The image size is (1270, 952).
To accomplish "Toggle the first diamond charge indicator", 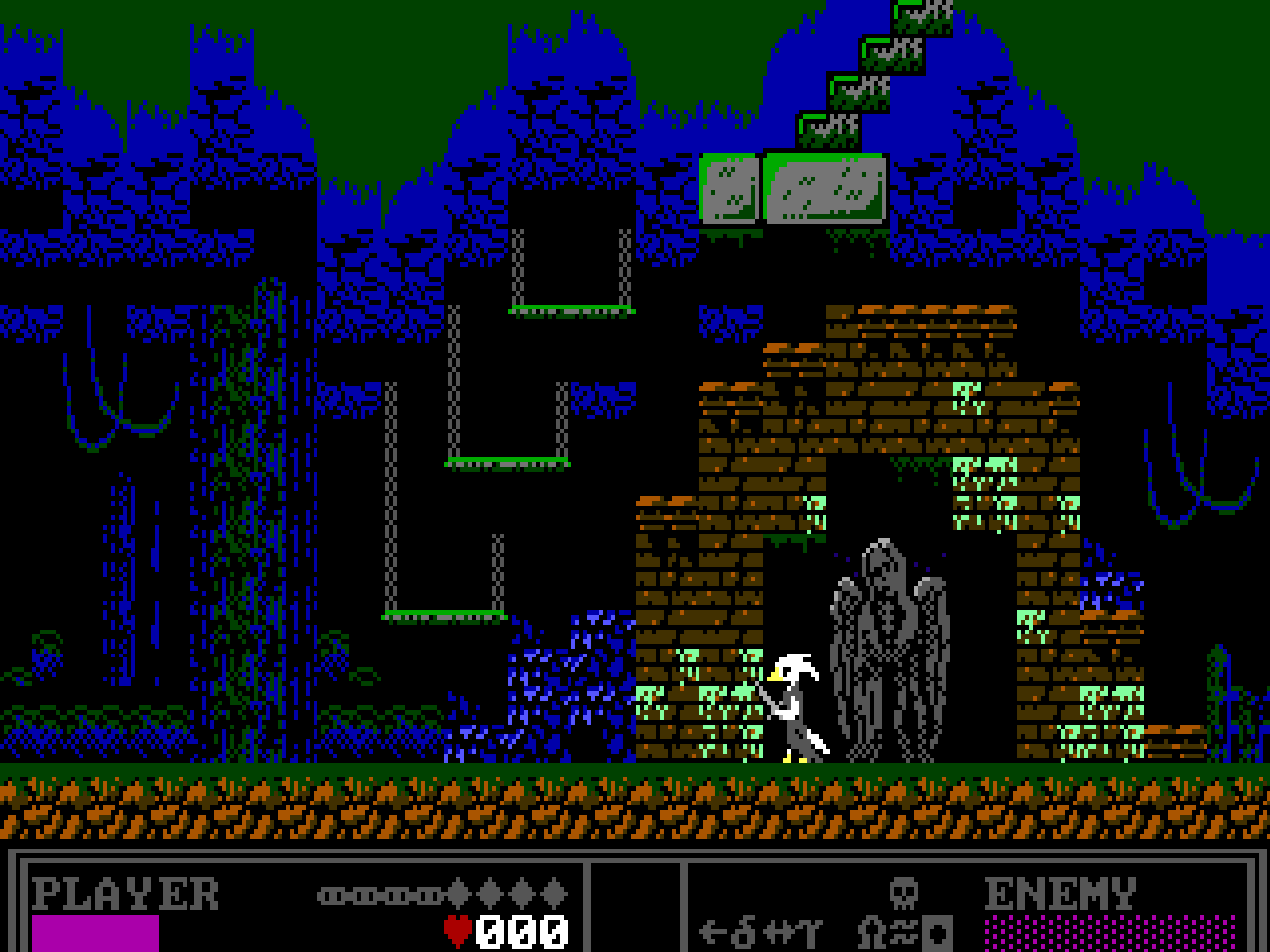I will pos(458,895).
